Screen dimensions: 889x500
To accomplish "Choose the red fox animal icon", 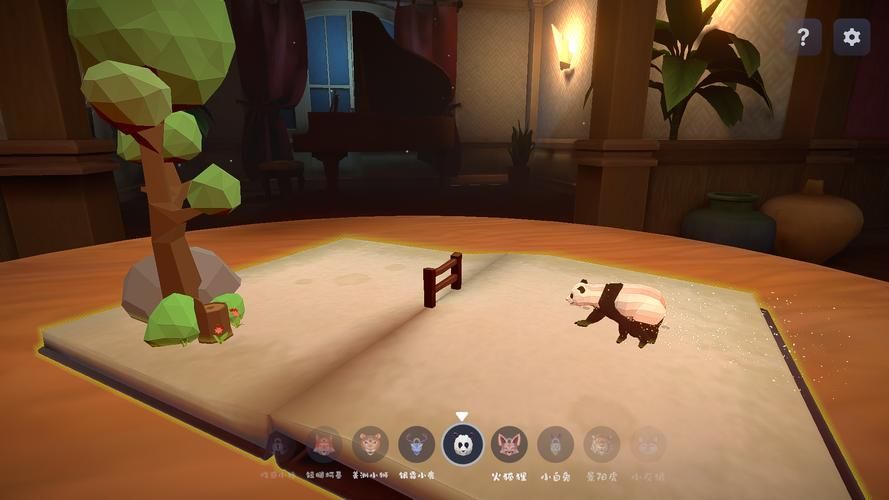I will 509,444.
